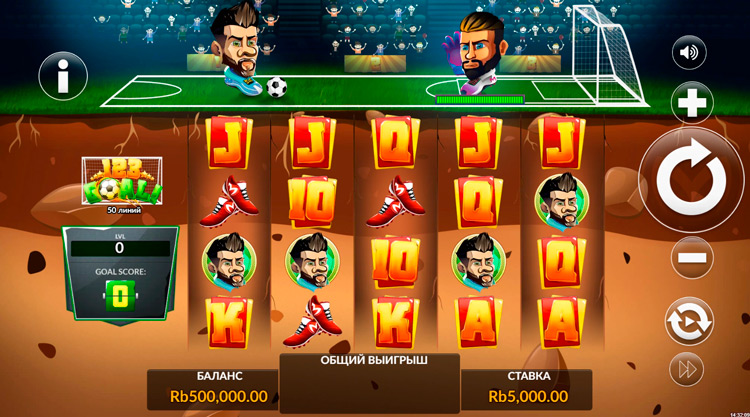Decrease the bet with the minus button
750x417 pixels.
(690, 258)
